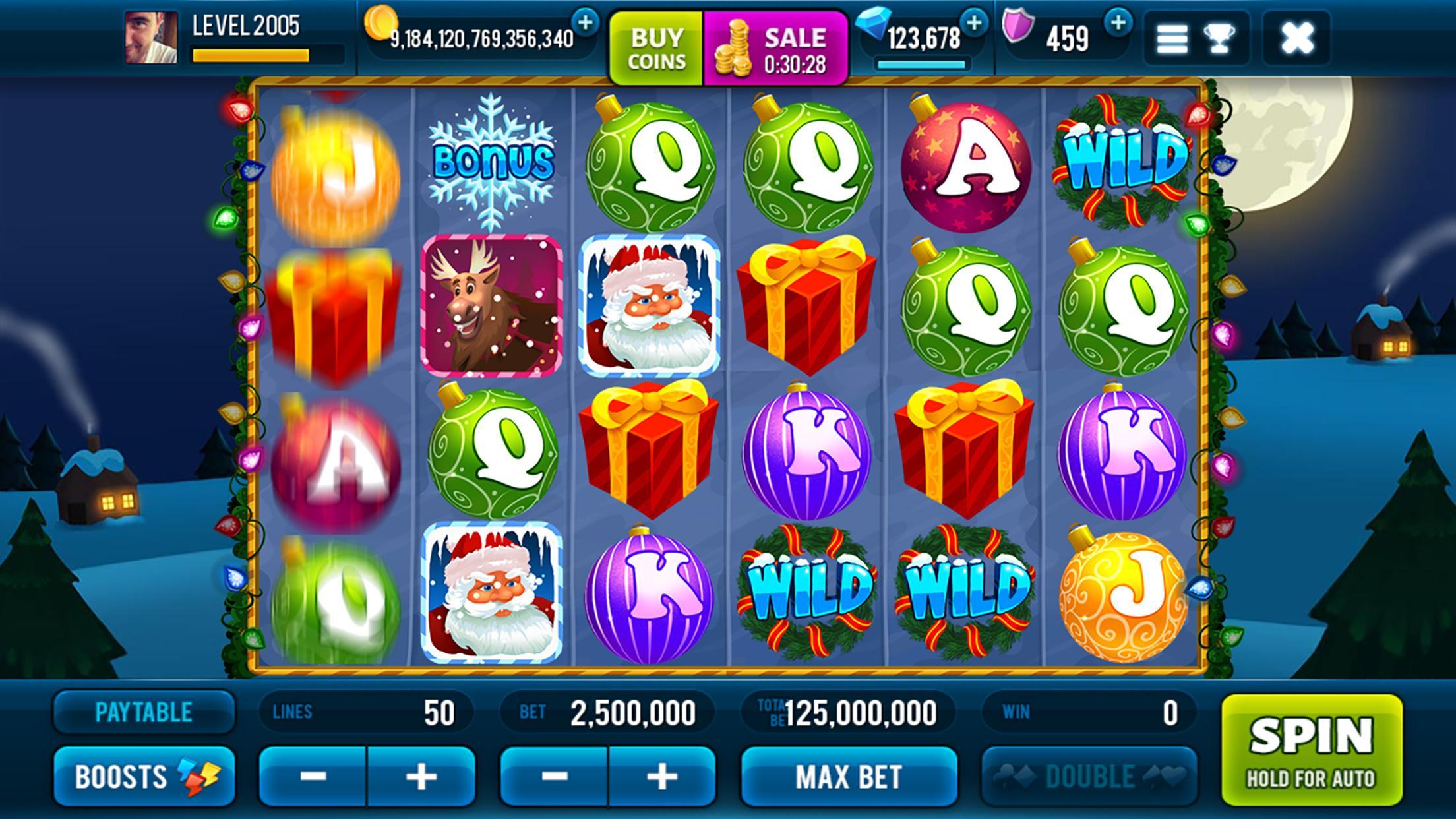Check the yellow level progress bar
The image size is (1456, 819).
coord(249,56)
